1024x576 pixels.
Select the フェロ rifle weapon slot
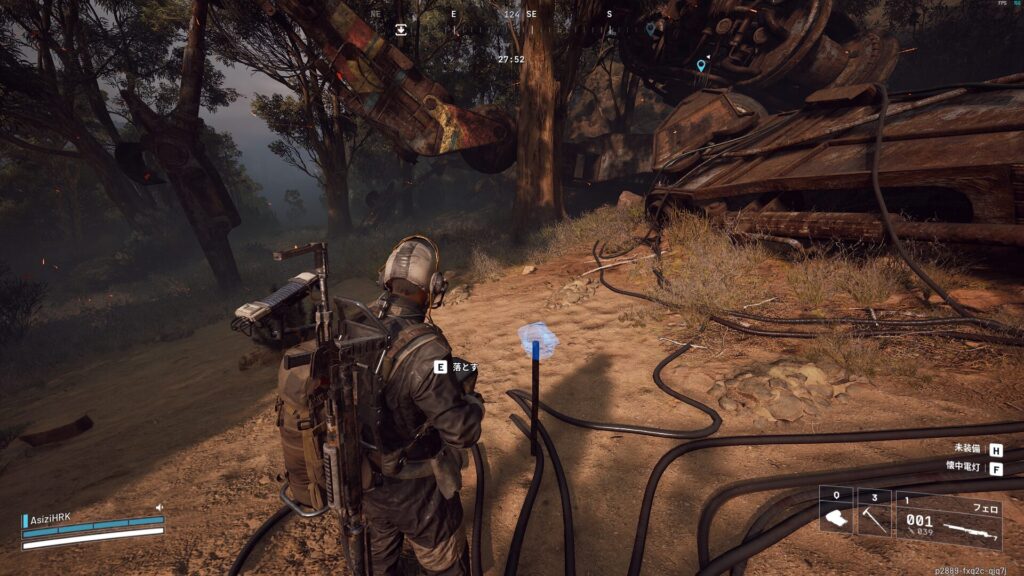[x=947, y=519]
